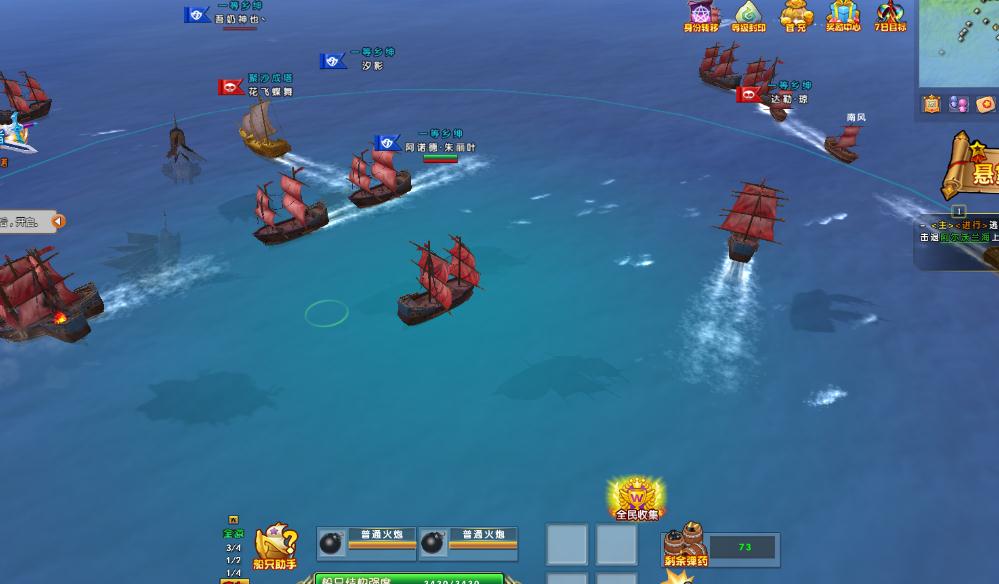Collapse the chat panel with orange arrow
This screenshot has width=999, height=584.
58,221
